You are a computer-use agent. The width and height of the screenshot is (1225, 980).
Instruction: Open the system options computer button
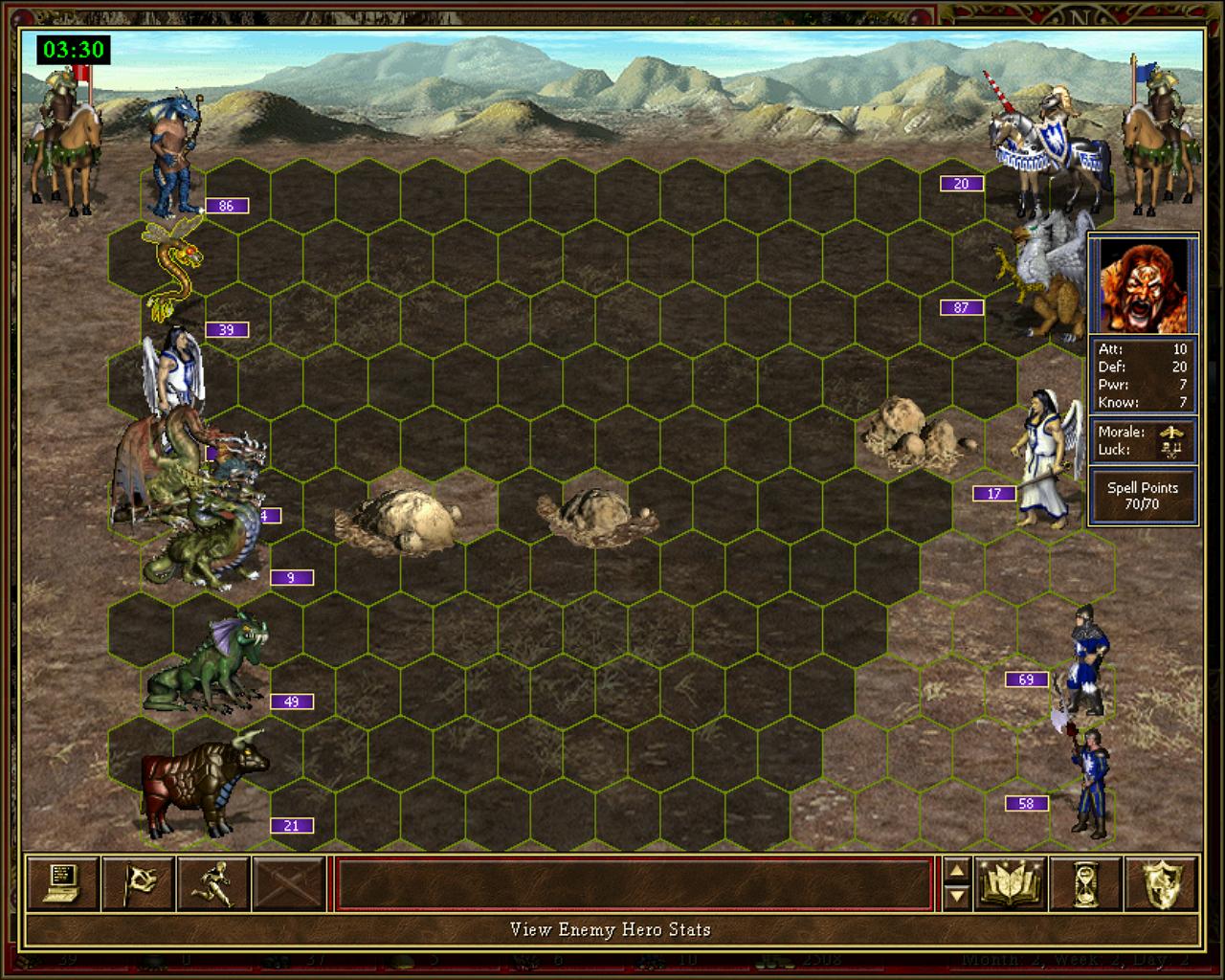point(62,882)
